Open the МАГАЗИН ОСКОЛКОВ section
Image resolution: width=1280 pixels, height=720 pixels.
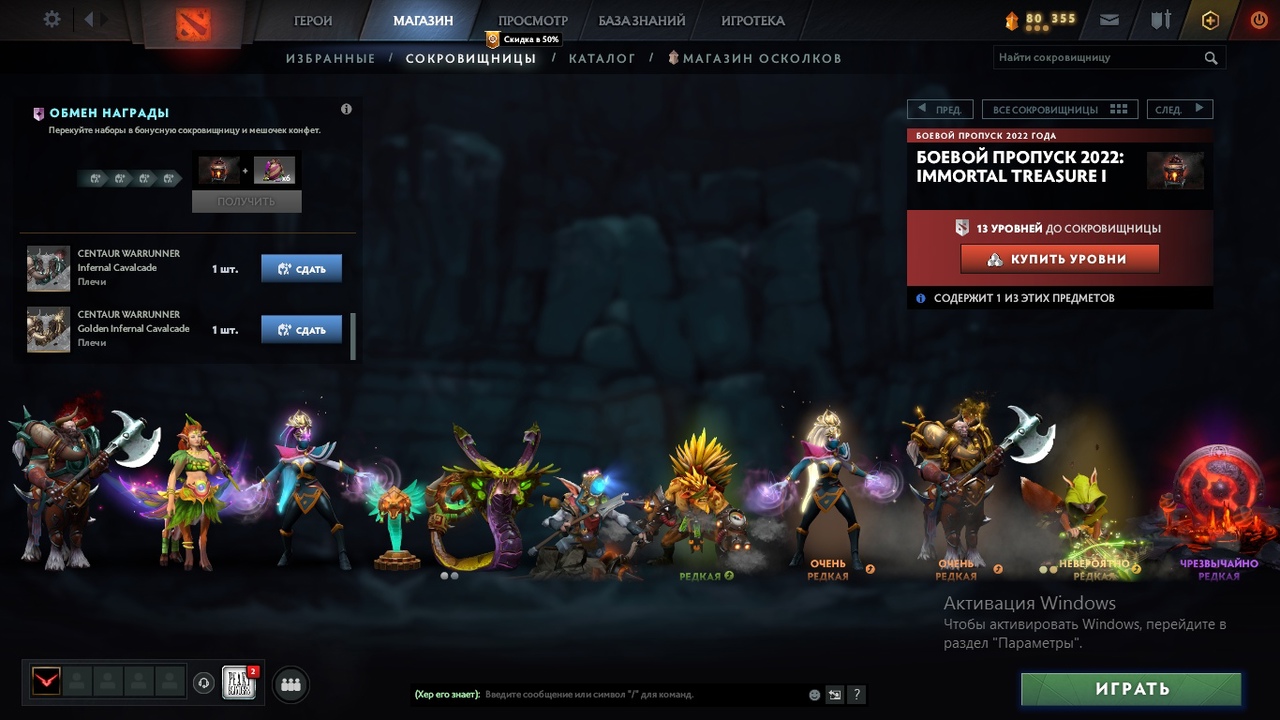coord(762,58)
